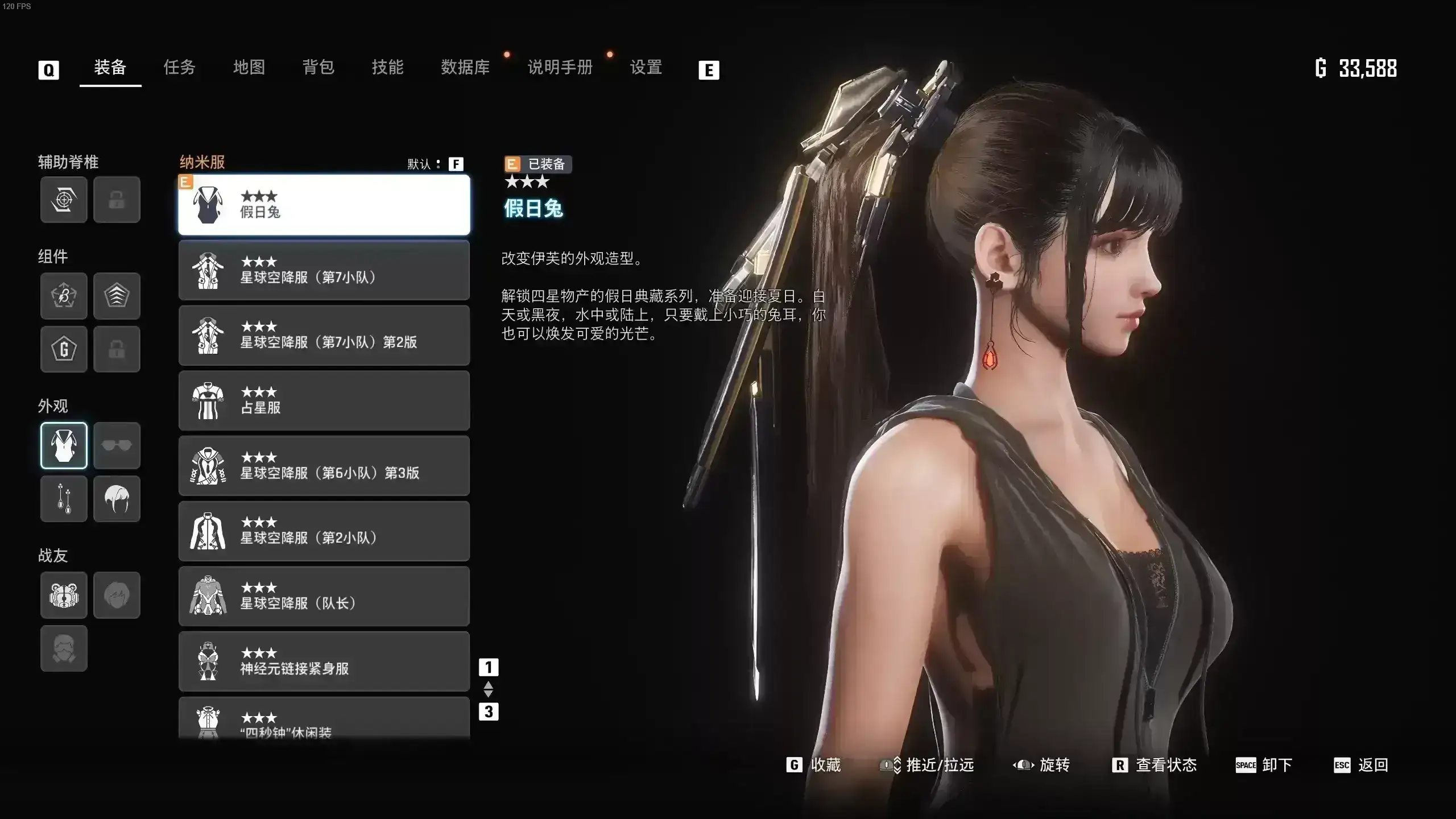The image size is (1456, 819).
Task: Go to the 技能 tab
Action: (x=388, y=68)
